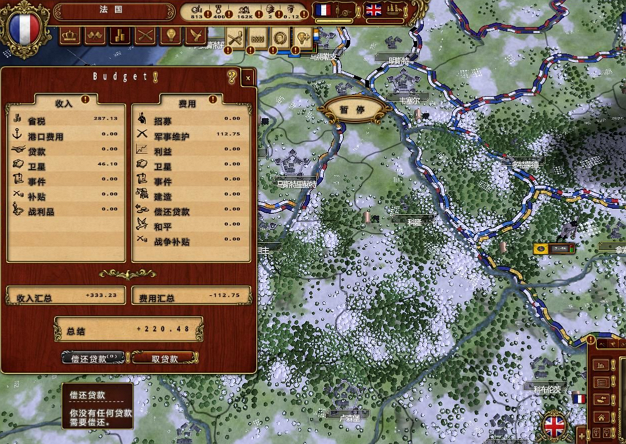Close the Budget window

pyautogui.click(x=247, y=77)
